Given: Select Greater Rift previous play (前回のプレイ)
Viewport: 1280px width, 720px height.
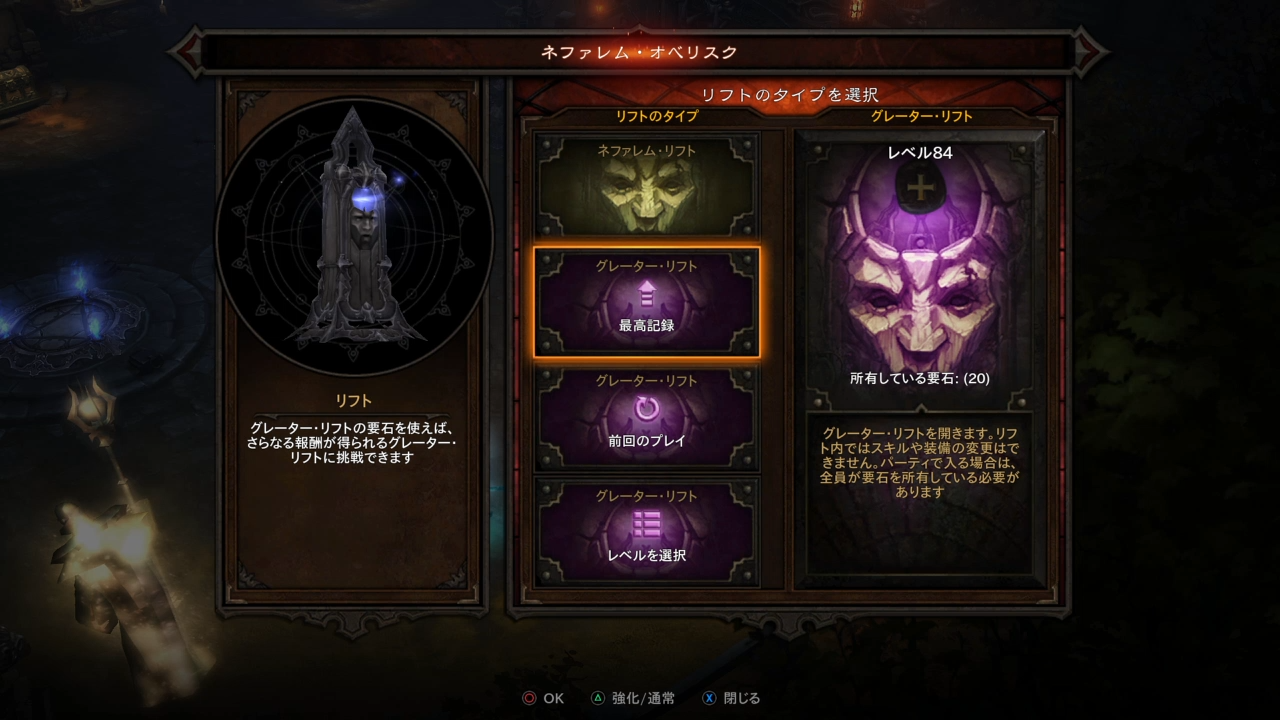Looking at the screenshot, I should click(x=646, y=417).
